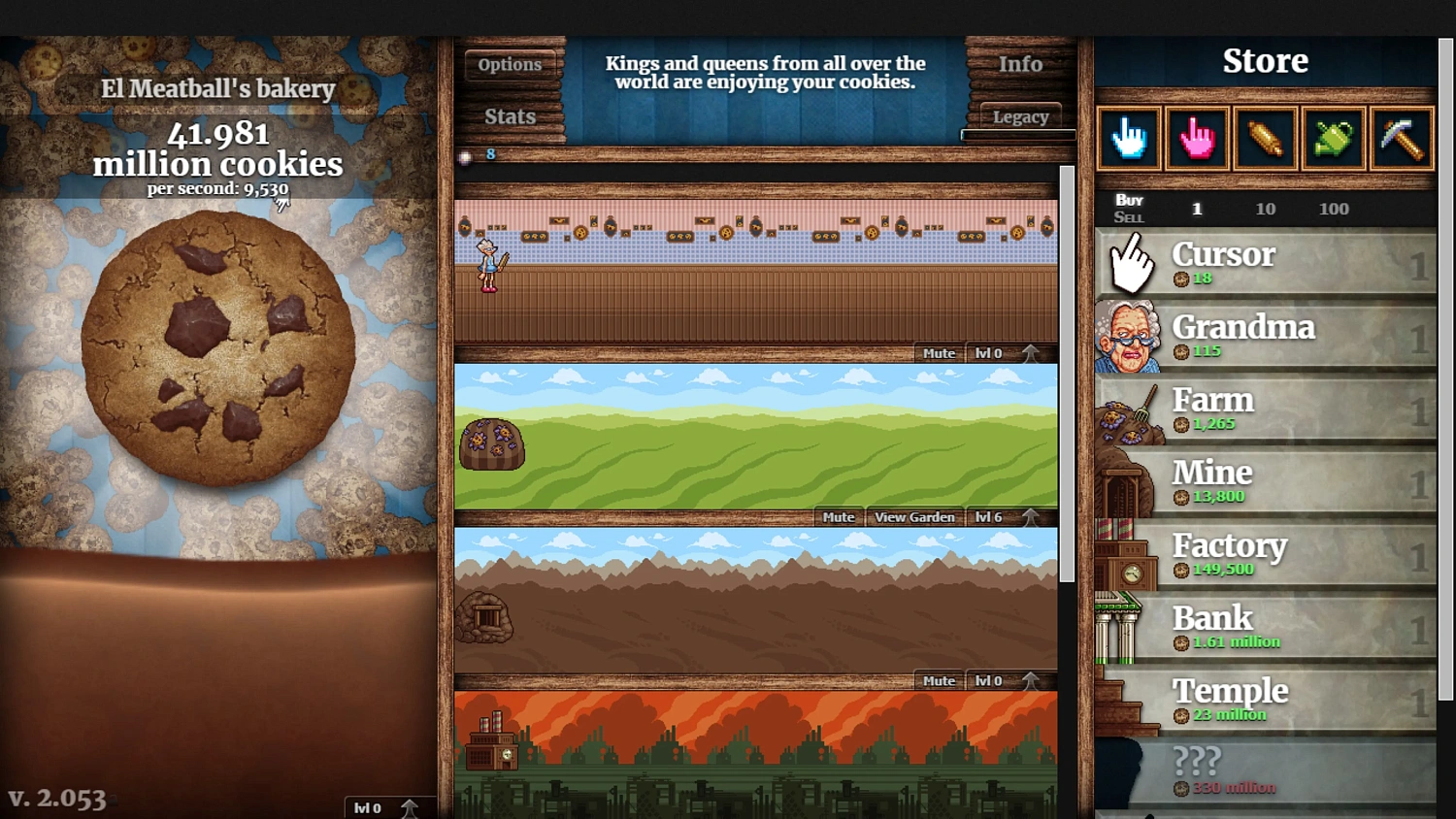The image size is (1456, 819).
Task: Open the Legacy screen
Action: click(x=1020, y=117)
